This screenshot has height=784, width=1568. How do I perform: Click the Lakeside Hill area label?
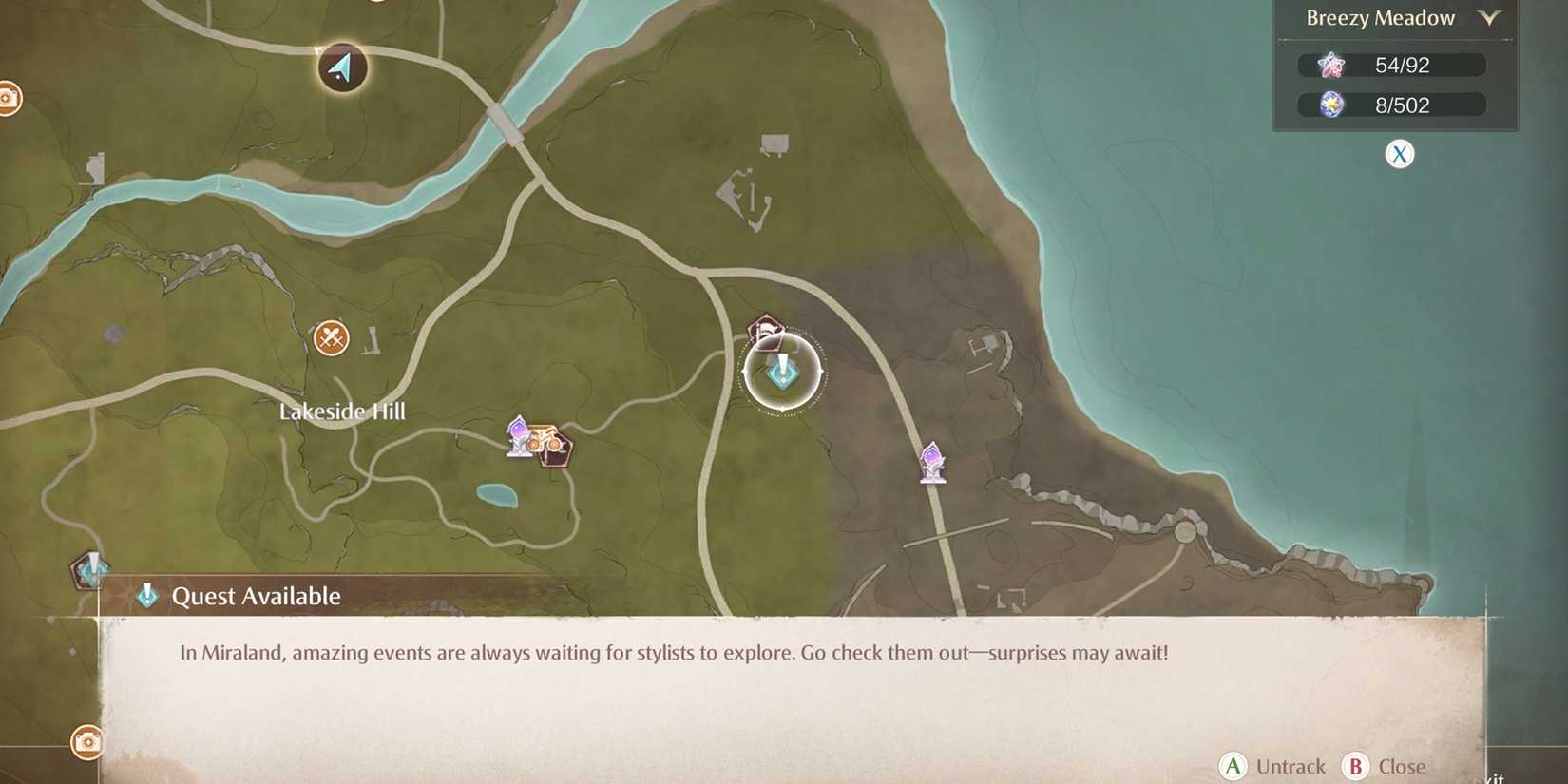pyautogui.click(x=343, y=411)
